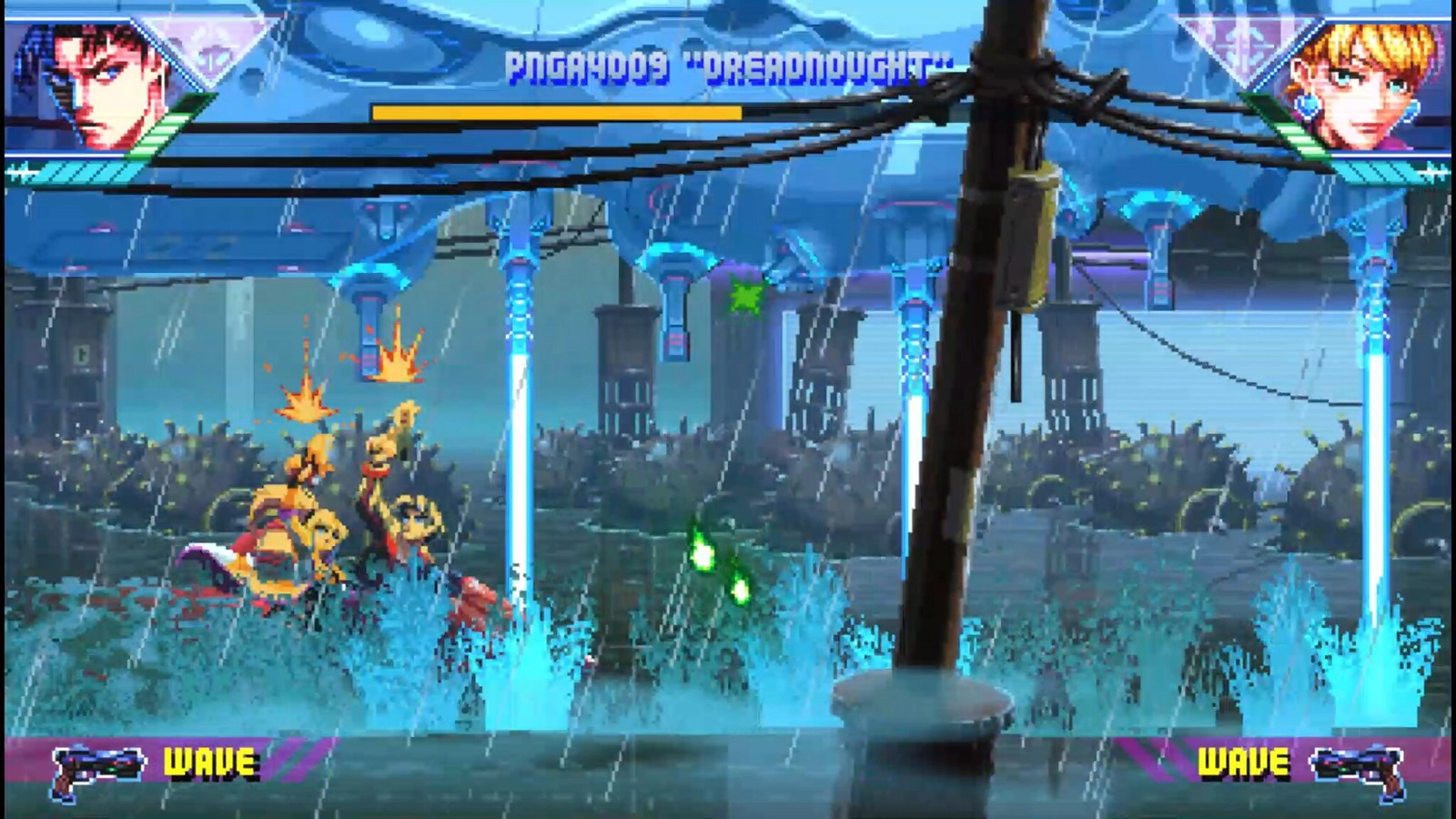Toggle the left player's special meter display

82,167
